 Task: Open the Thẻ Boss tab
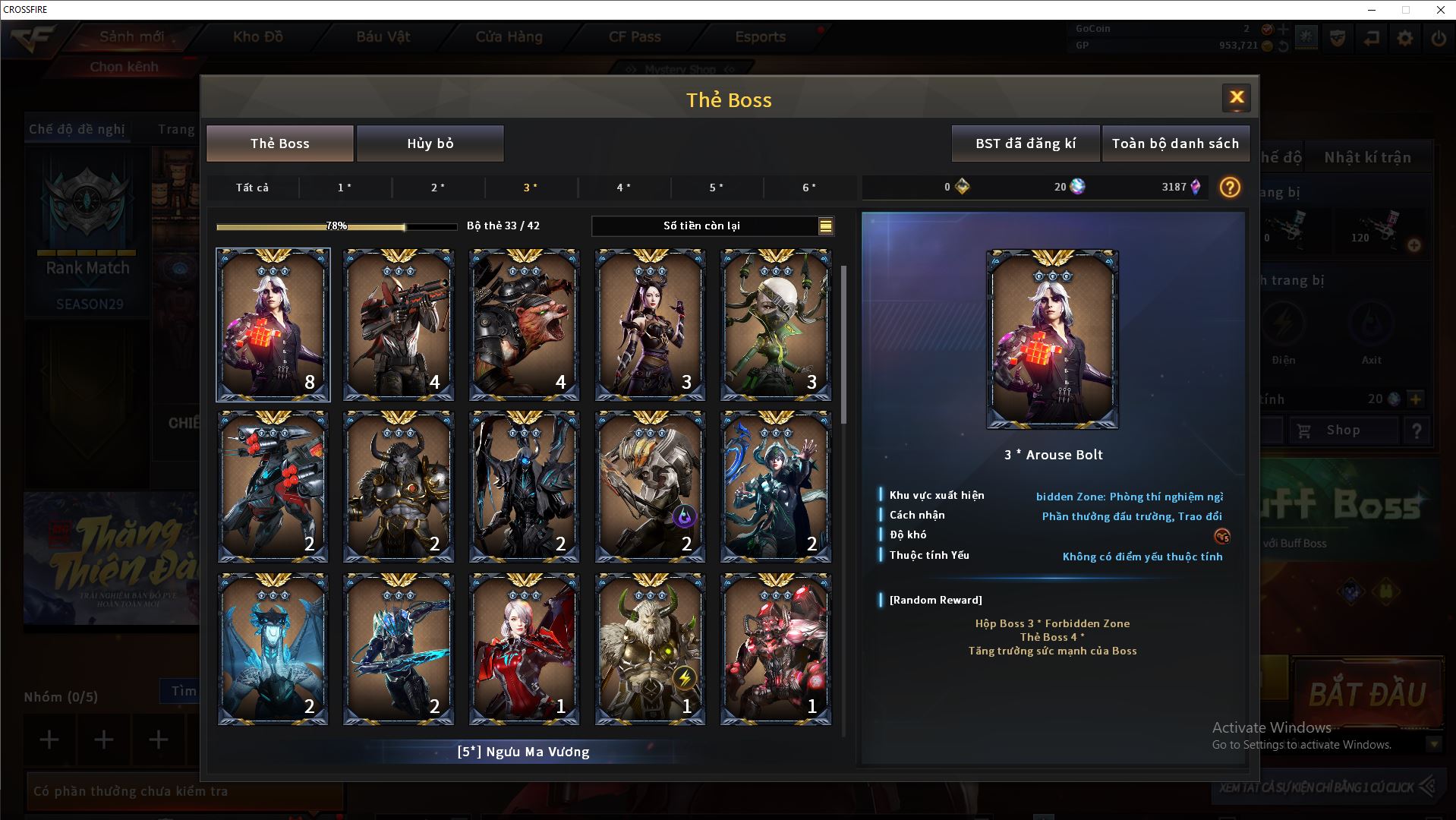coord(280,143)
